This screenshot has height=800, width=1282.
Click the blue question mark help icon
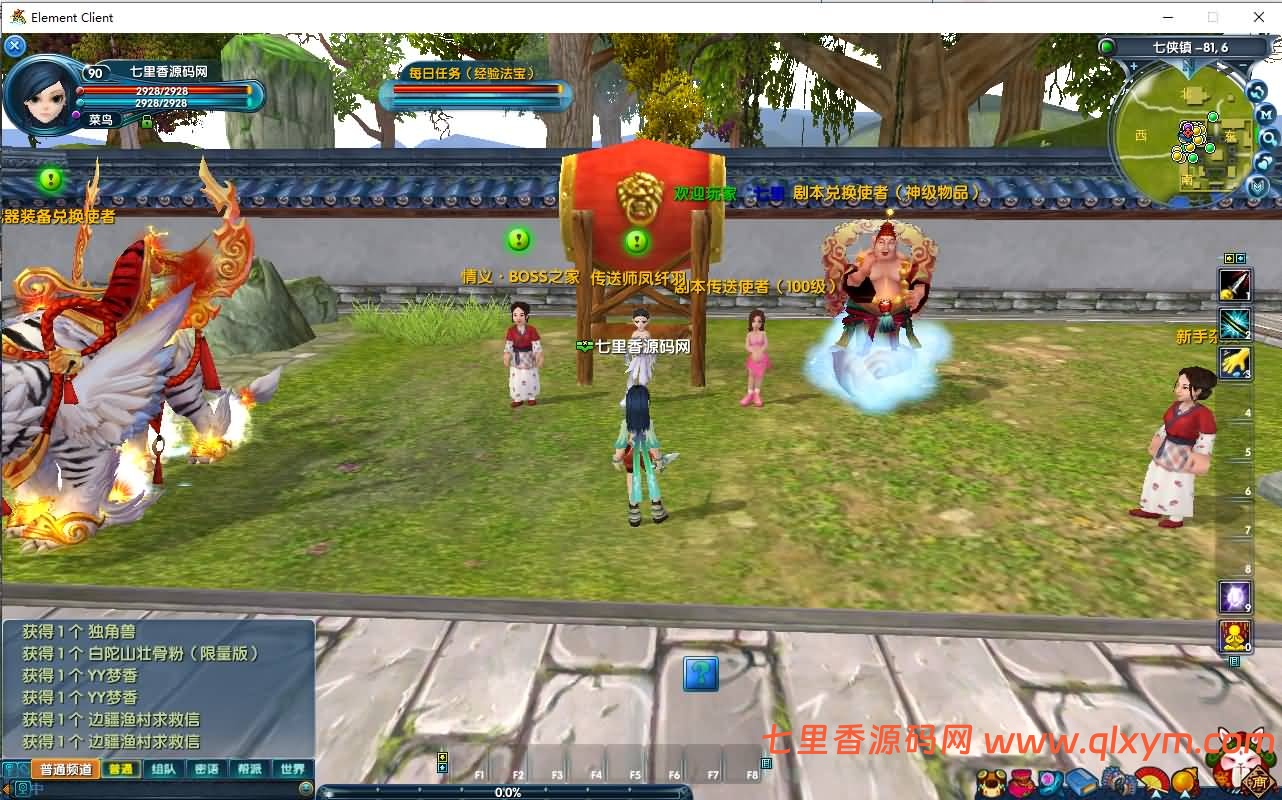[x=701, y=674]
